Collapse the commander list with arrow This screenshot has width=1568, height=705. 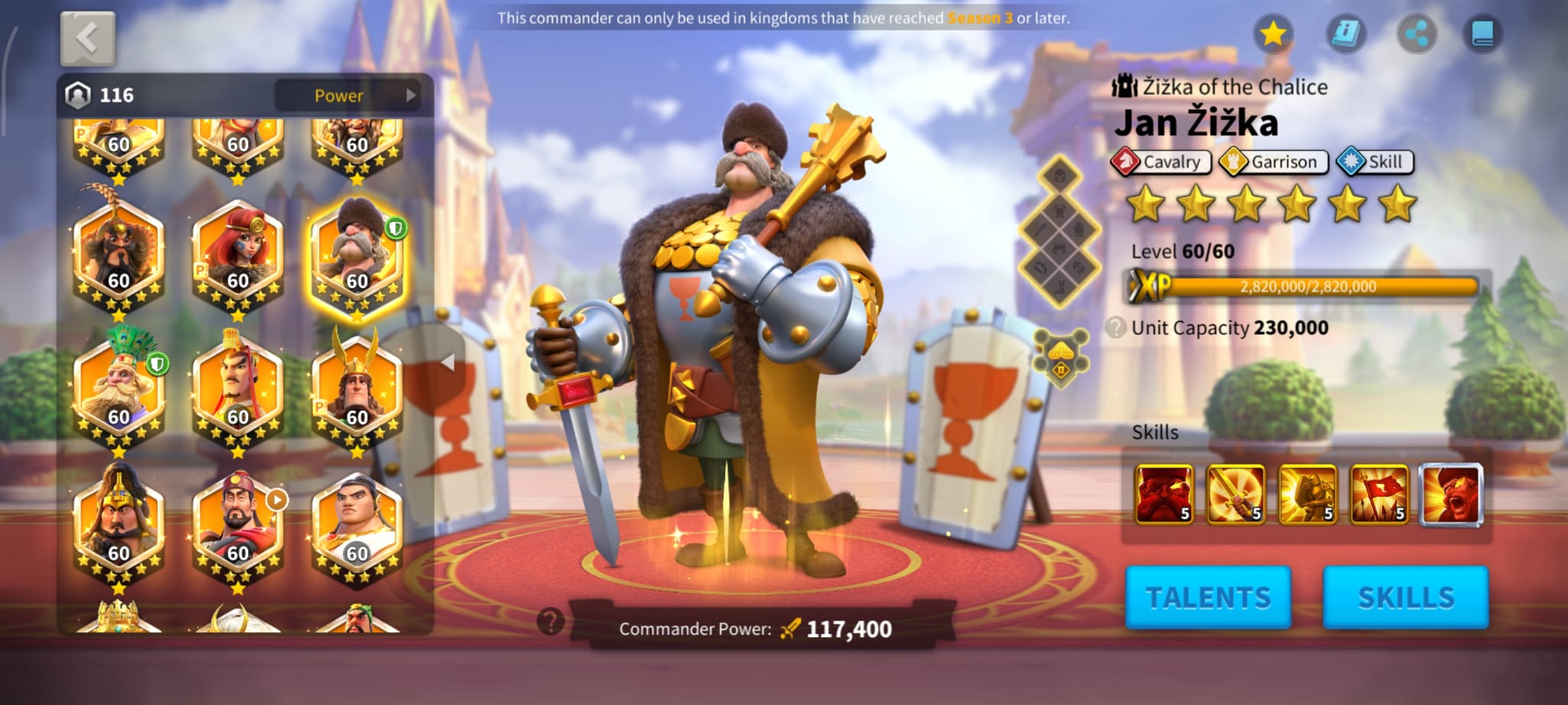(449, 362)
